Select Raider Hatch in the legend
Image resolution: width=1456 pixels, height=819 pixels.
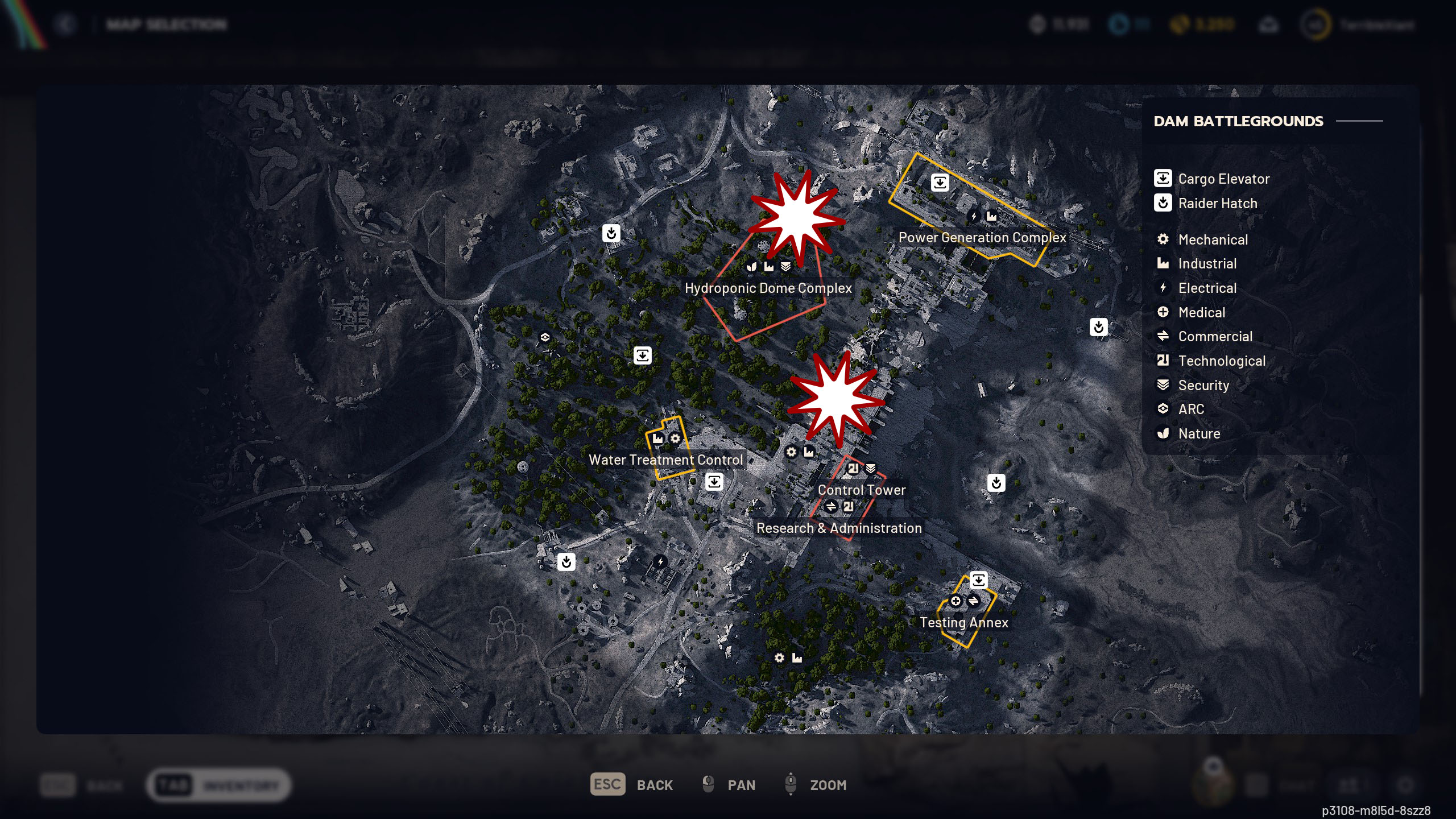click(1217, 204)
